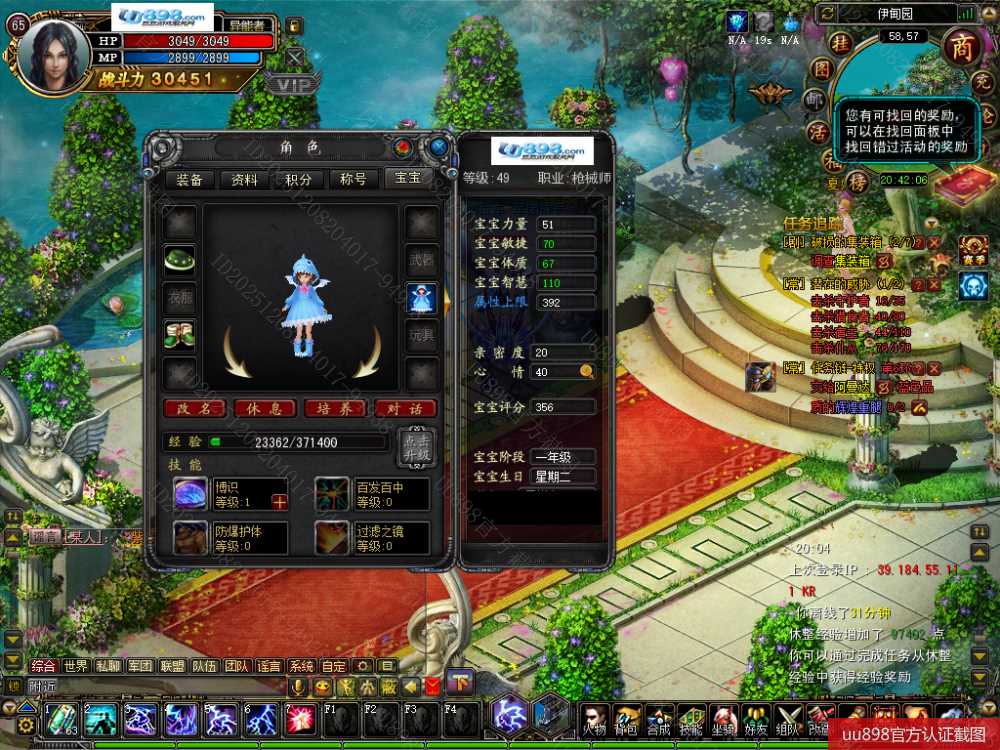The width and height of the screenshot is (1000, 750).
Task: Open the 培养 pet training button
Action: (x=335, y=408)
